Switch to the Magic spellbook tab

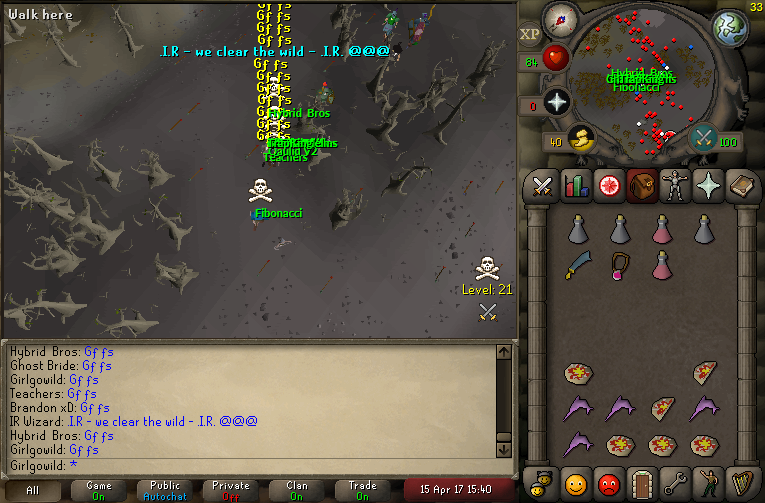coord(740,186)
